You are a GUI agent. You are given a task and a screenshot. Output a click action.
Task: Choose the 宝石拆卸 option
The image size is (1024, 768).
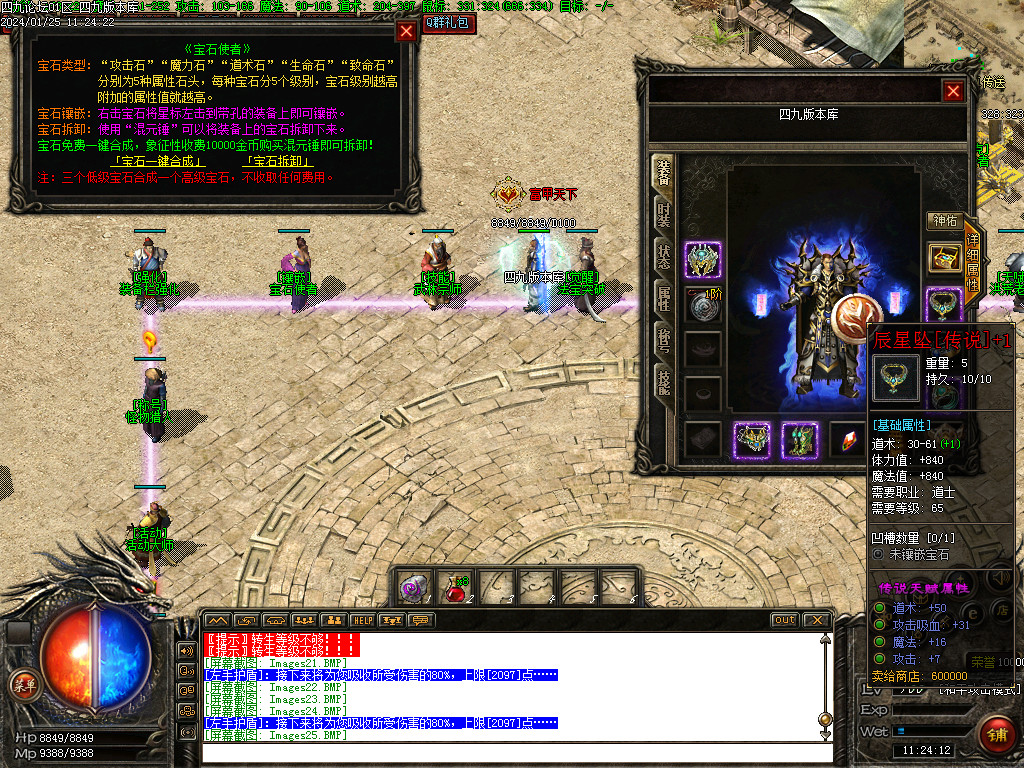pos(278,161)
